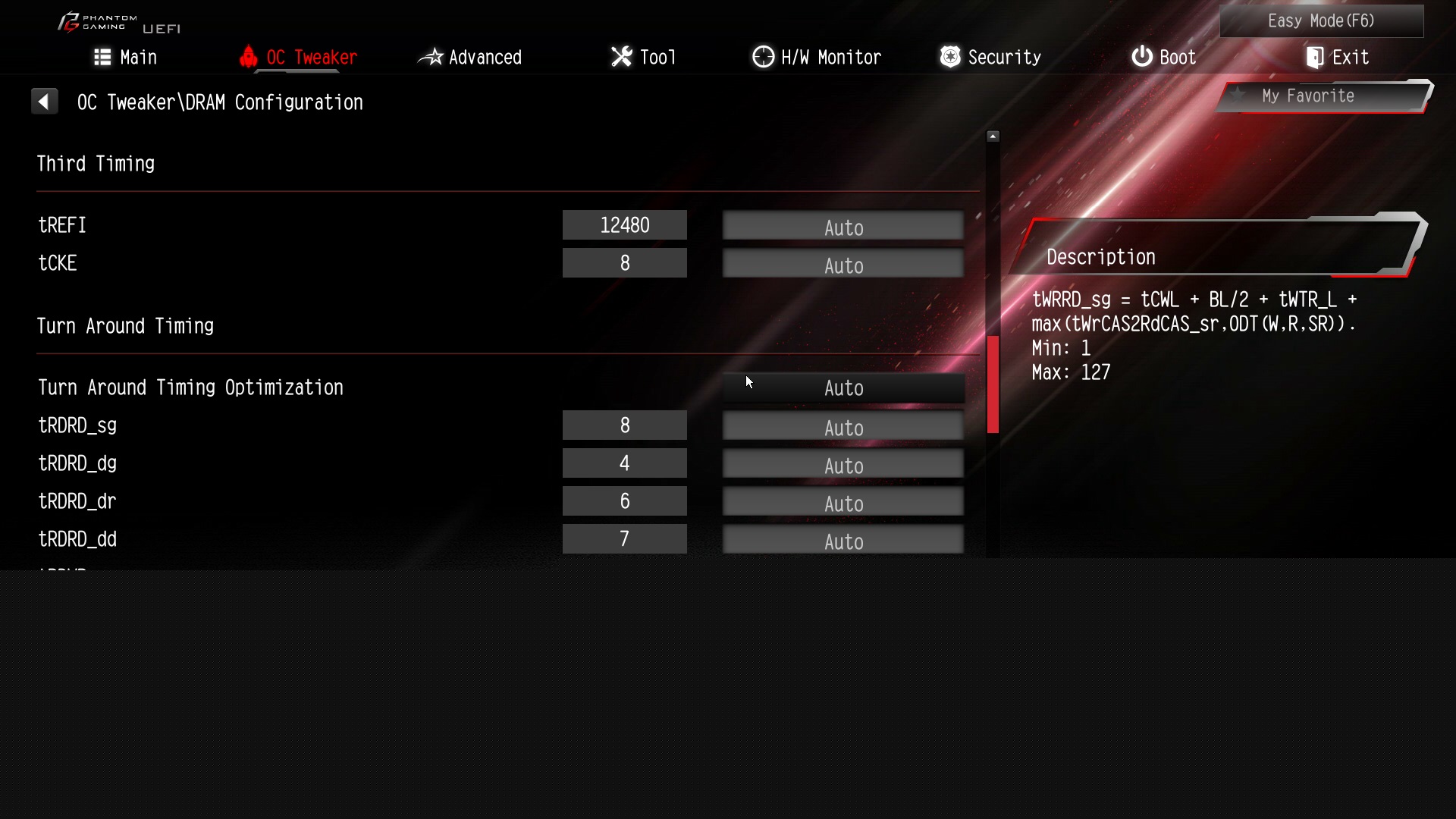
Task: Select the tRDRD_dr Auto field
Action: 843,503
